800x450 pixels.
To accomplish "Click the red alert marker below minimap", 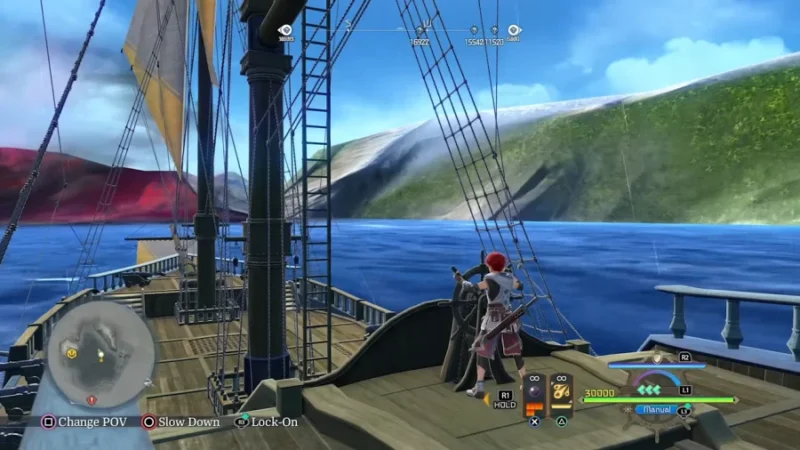I will tap(92, 399).
